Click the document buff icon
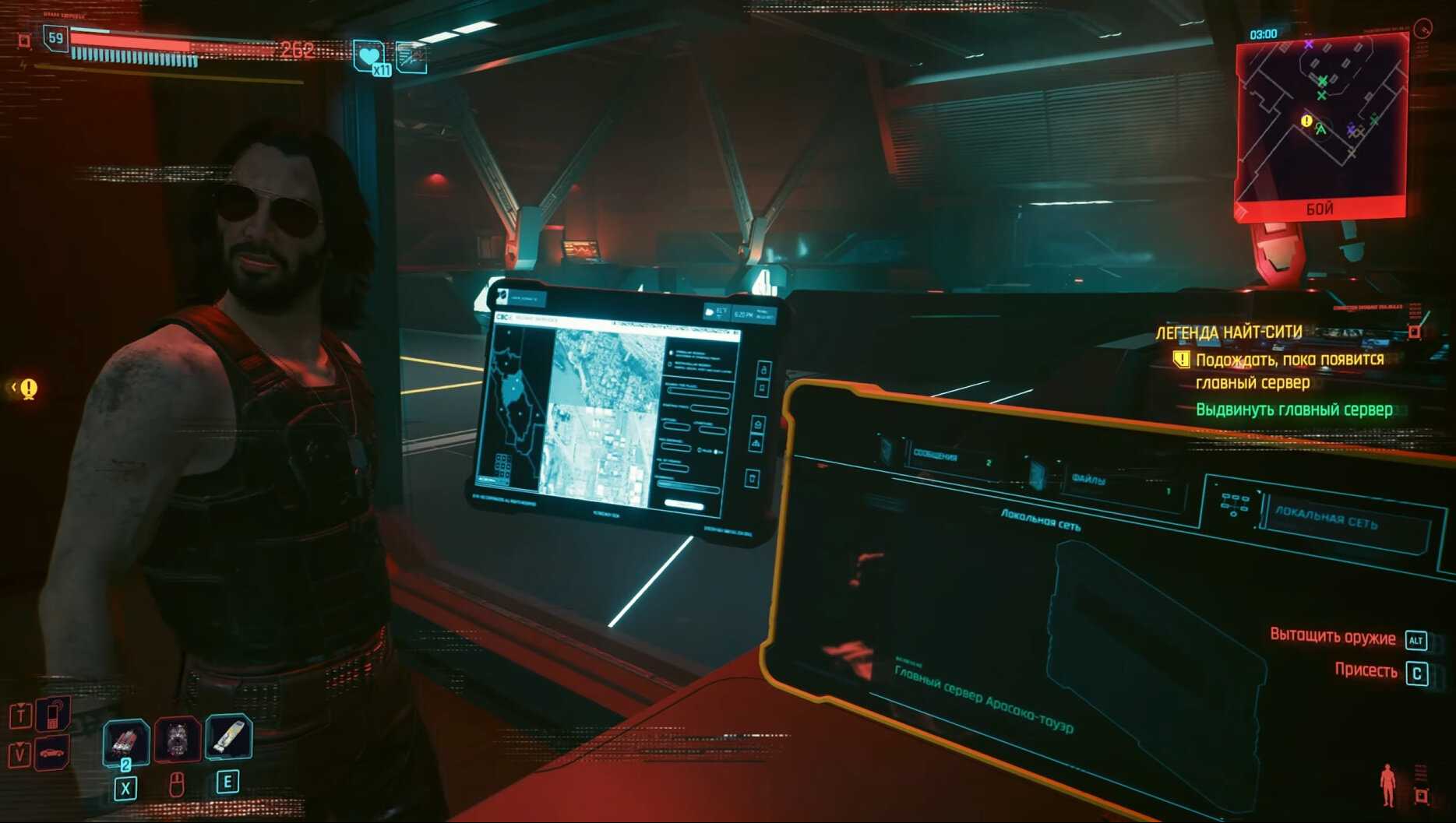The image size is (1456, 823). point(411,57)
